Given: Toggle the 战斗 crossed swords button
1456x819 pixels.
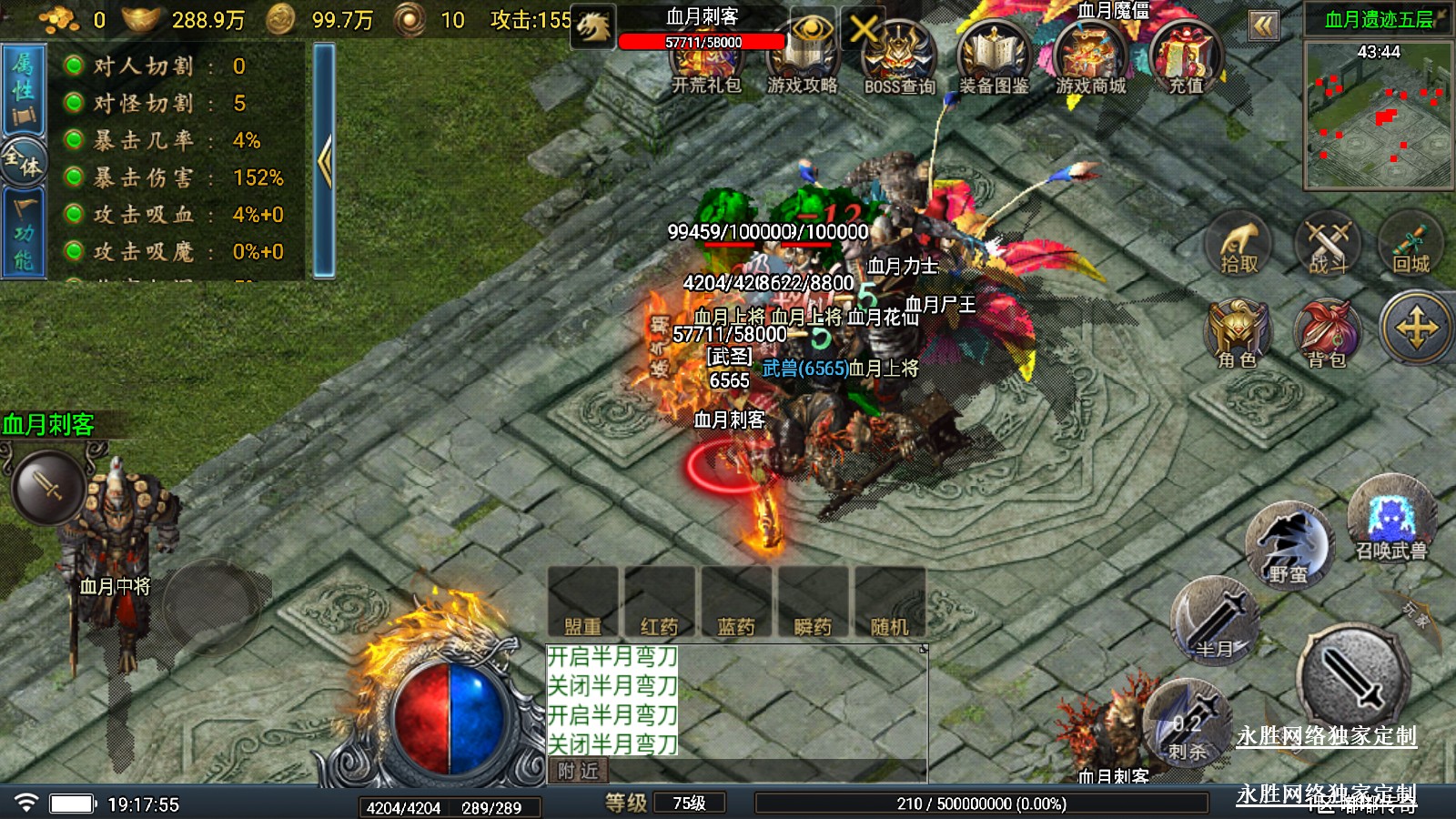Looking at the screenshot, I should (1328, 246).
